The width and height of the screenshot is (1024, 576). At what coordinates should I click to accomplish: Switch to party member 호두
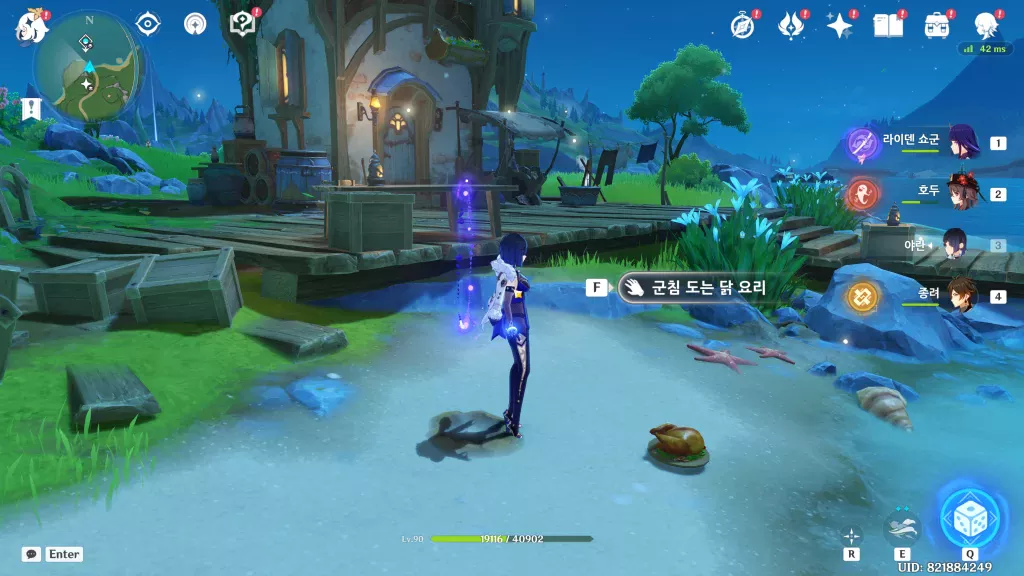[x=962, y=193]
